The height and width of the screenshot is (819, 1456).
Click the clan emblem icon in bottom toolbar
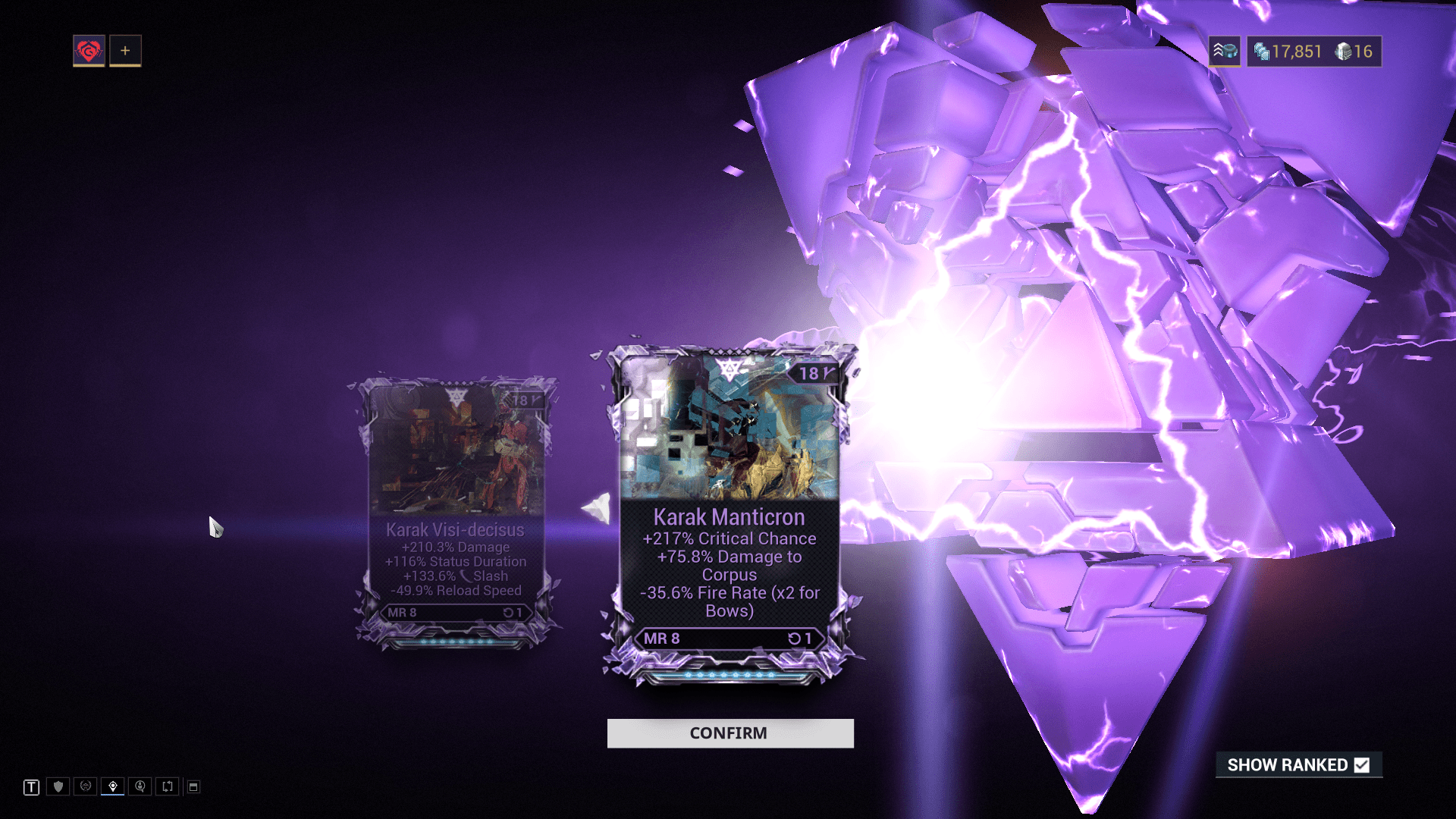tap(84, 786)
